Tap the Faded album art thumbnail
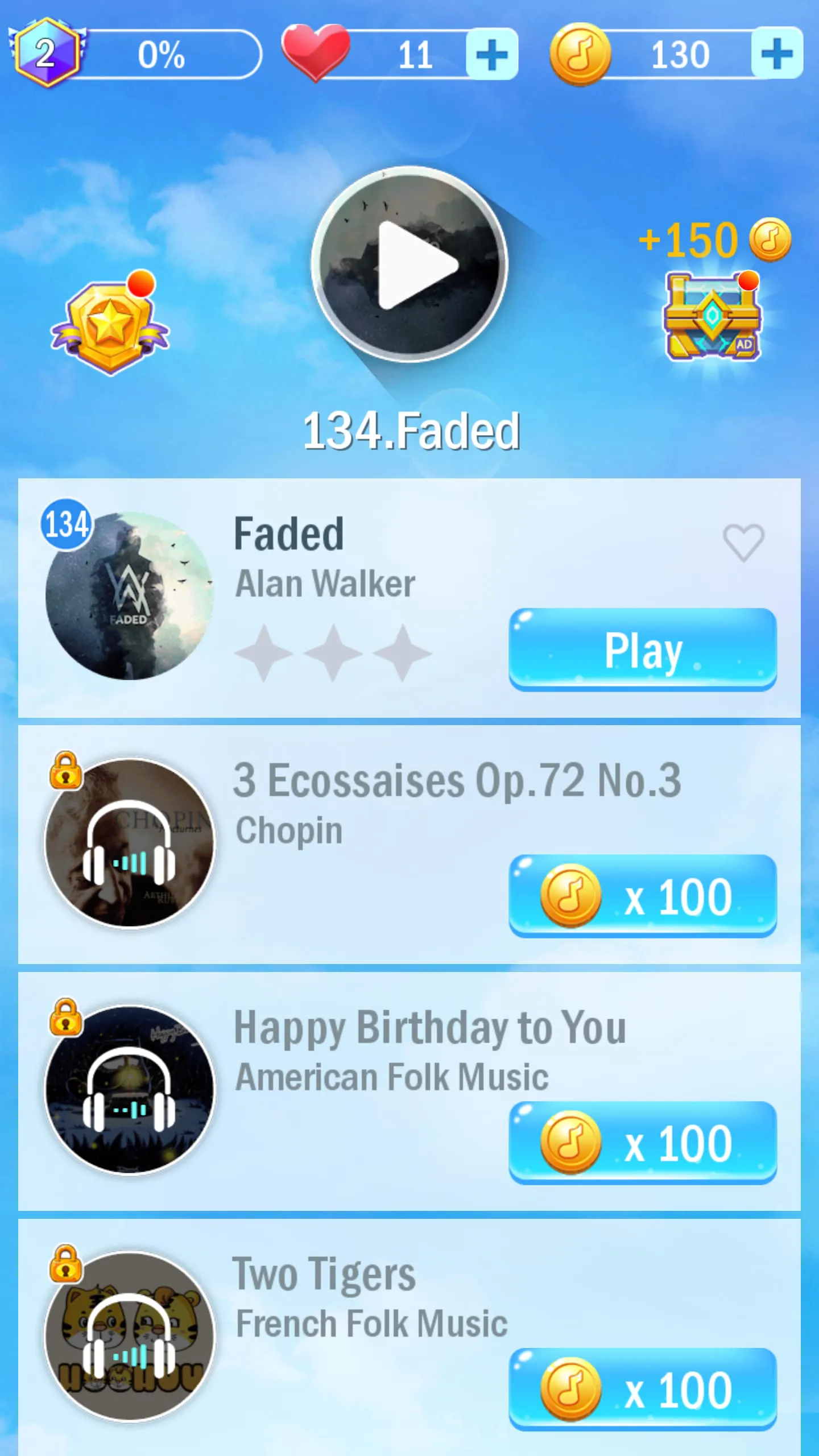This screenshot has height=1456, width=819. (x=129, y=597)
